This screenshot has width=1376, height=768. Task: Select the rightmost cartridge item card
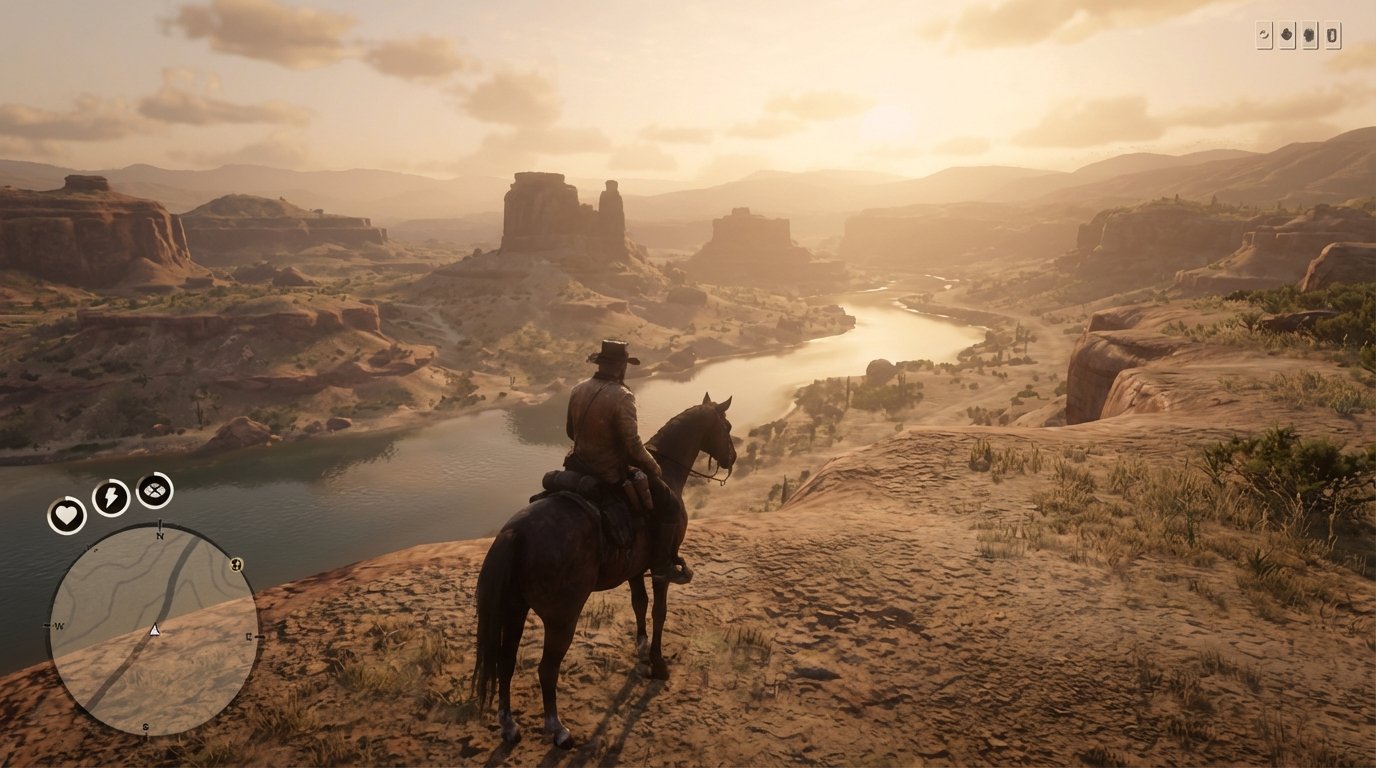(x=1333, y=33)
